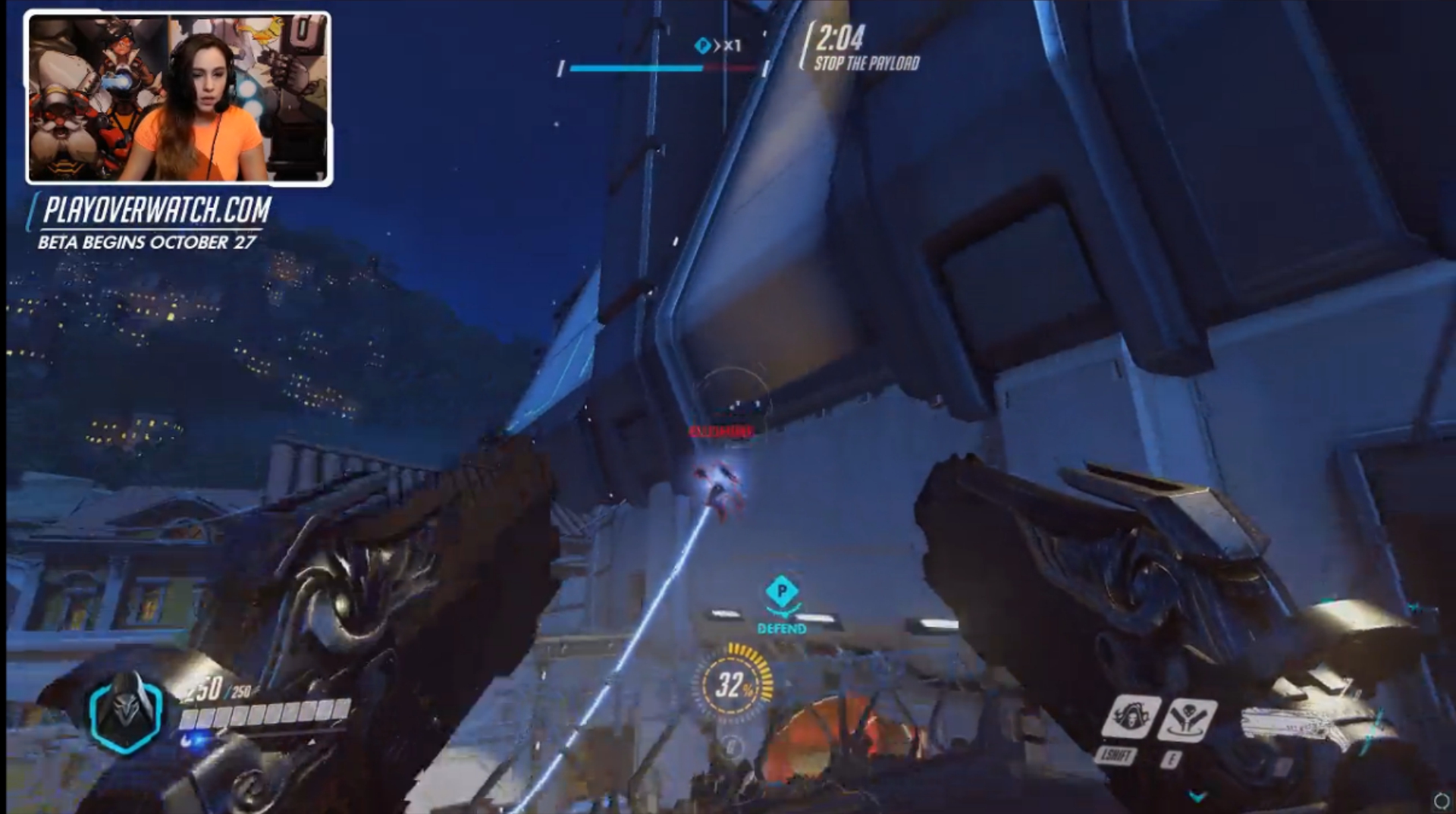Click the Reaper hero portrait icon

(x=125, y=711)
